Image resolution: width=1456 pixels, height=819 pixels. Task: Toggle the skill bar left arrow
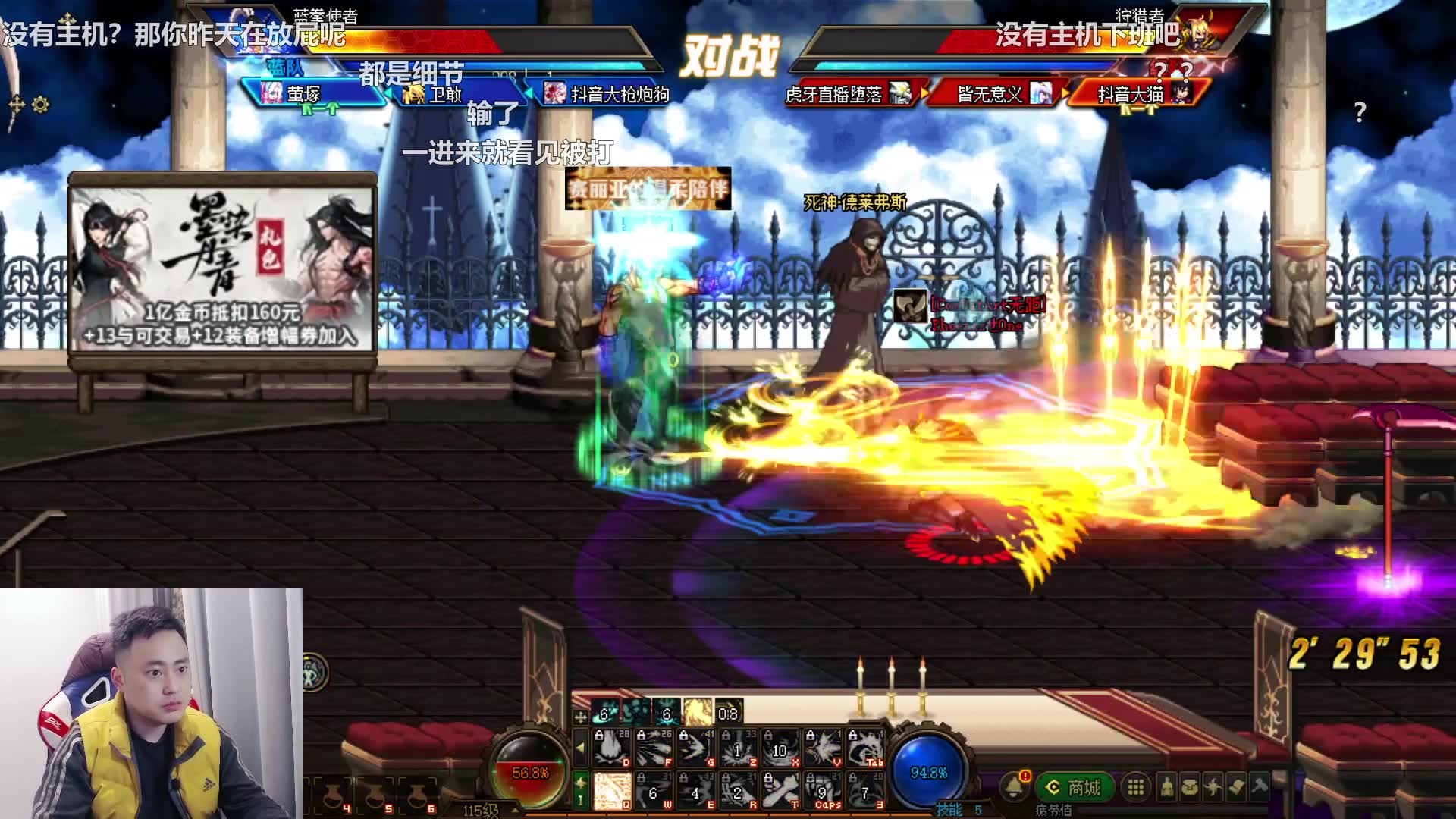click(x=580, y=748)
